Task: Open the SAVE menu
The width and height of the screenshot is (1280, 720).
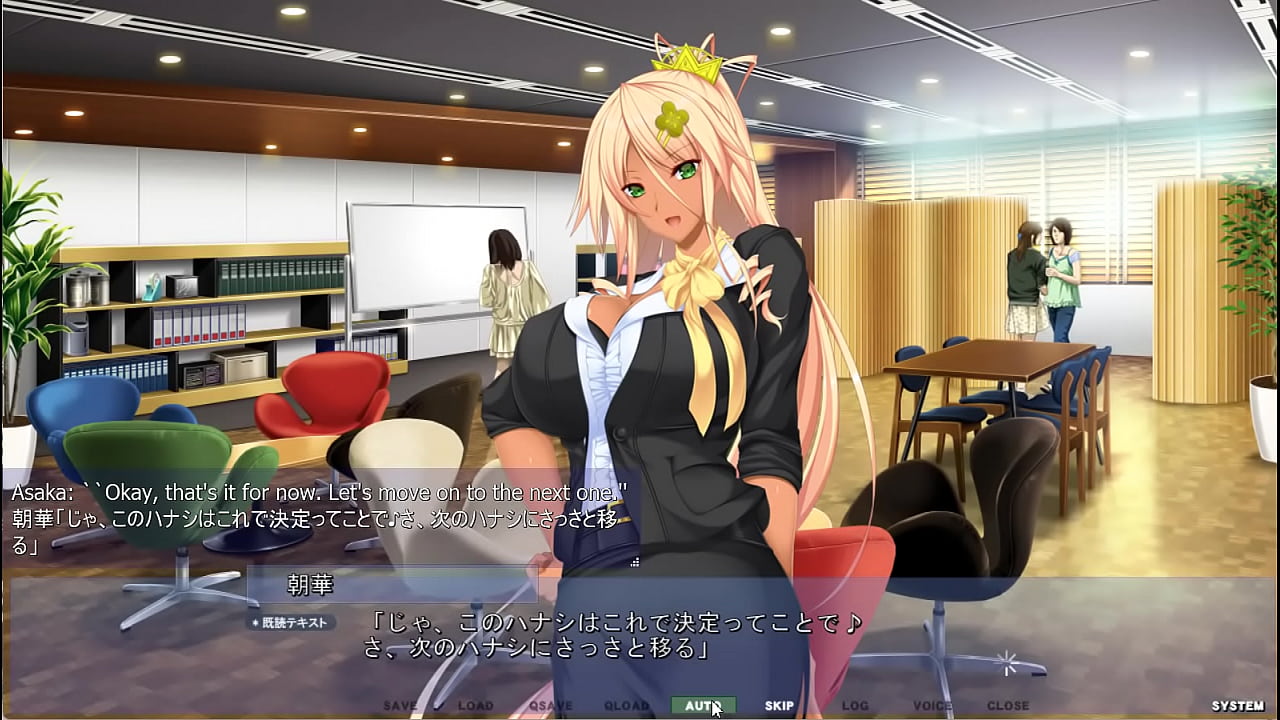Action: [400, 705]
